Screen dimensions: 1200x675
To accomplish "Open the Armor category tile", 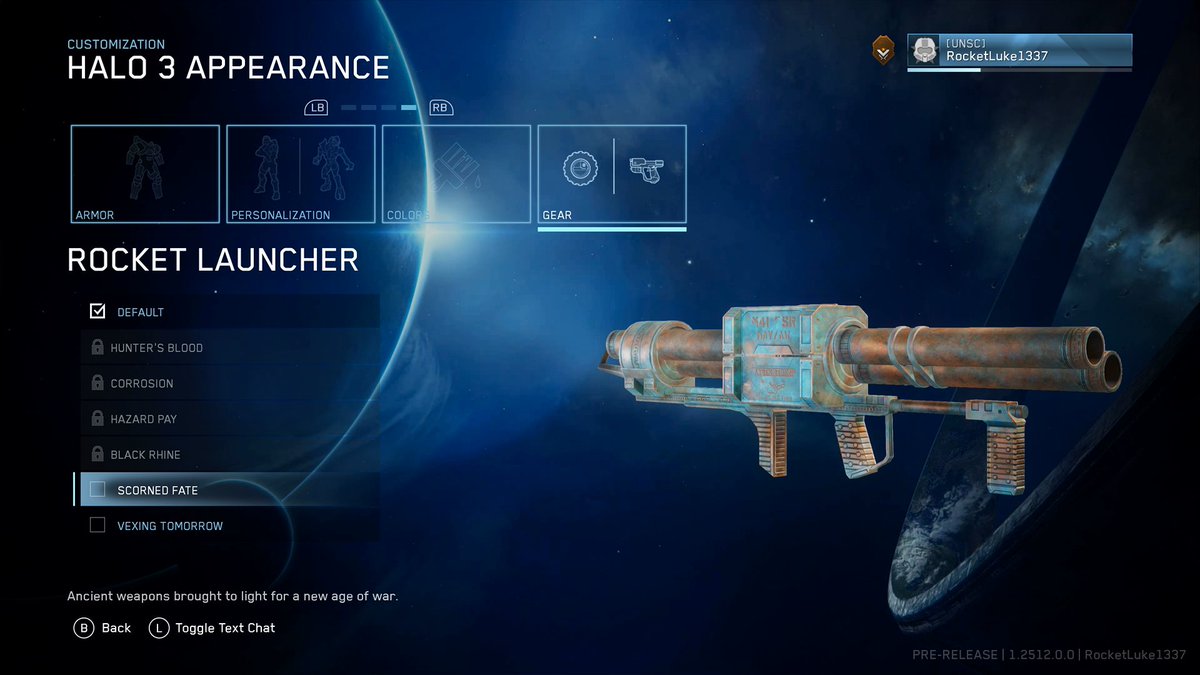I will (145, 173).
